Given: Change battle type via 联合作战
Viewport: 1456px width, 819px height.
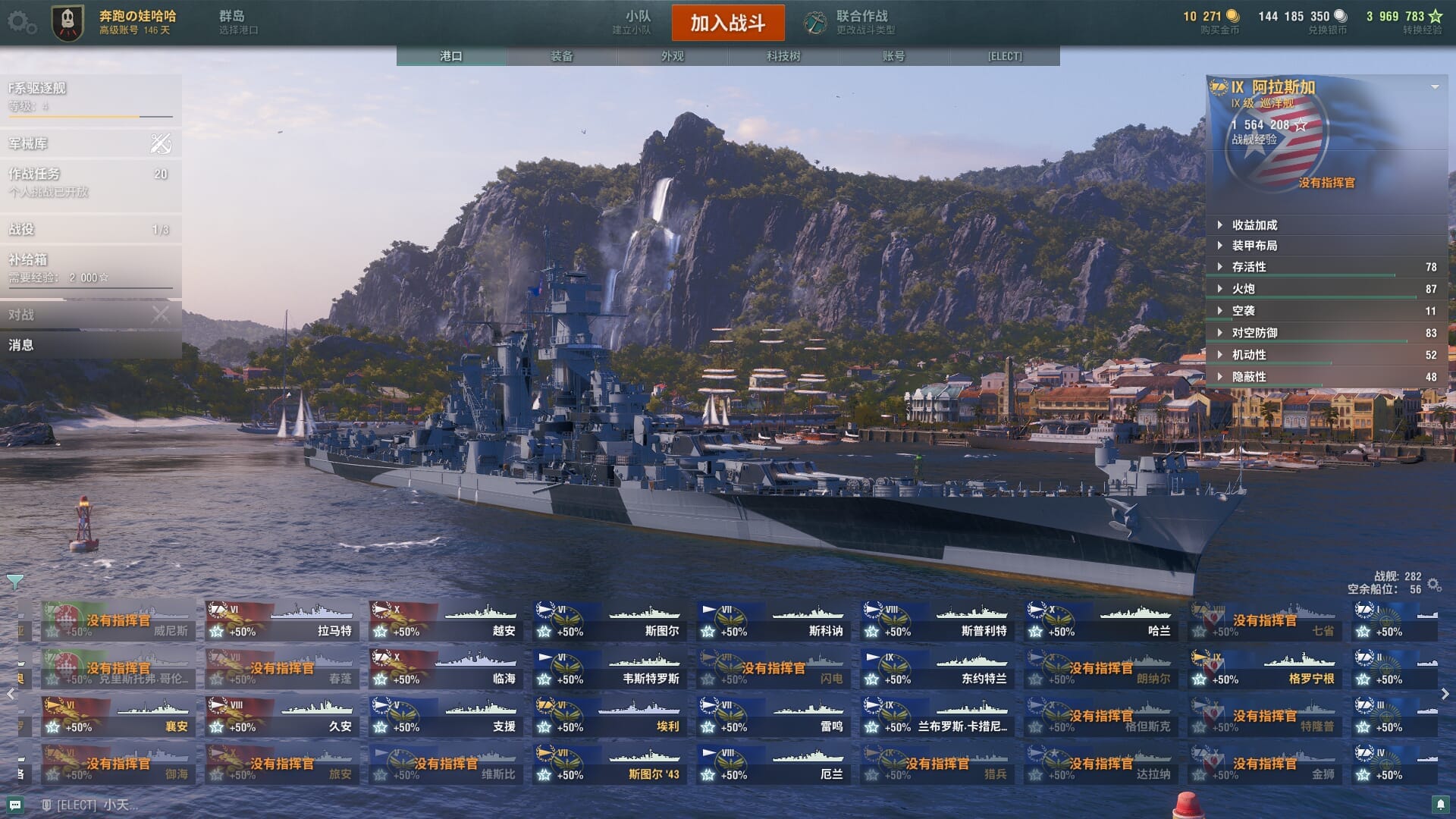Looking at the screenshot, I should (851, 22).
